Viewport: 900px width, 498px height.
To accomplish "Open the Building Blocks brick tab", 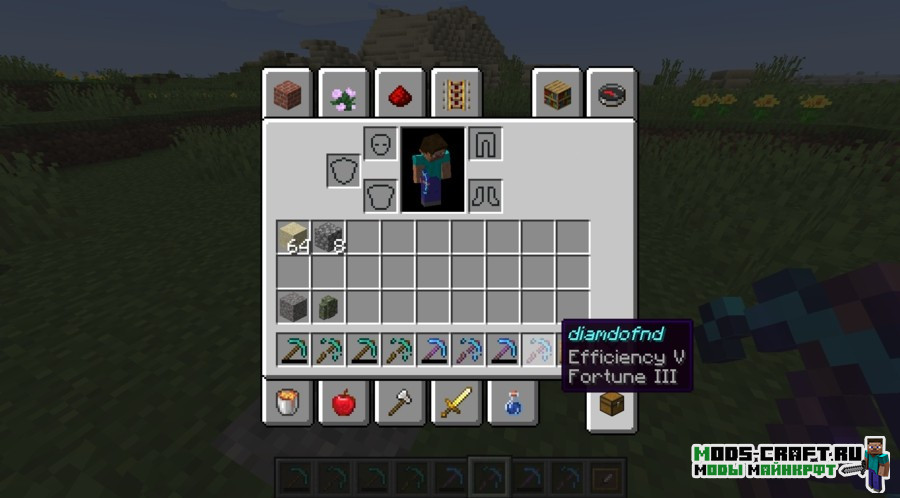I will [288, 95].
